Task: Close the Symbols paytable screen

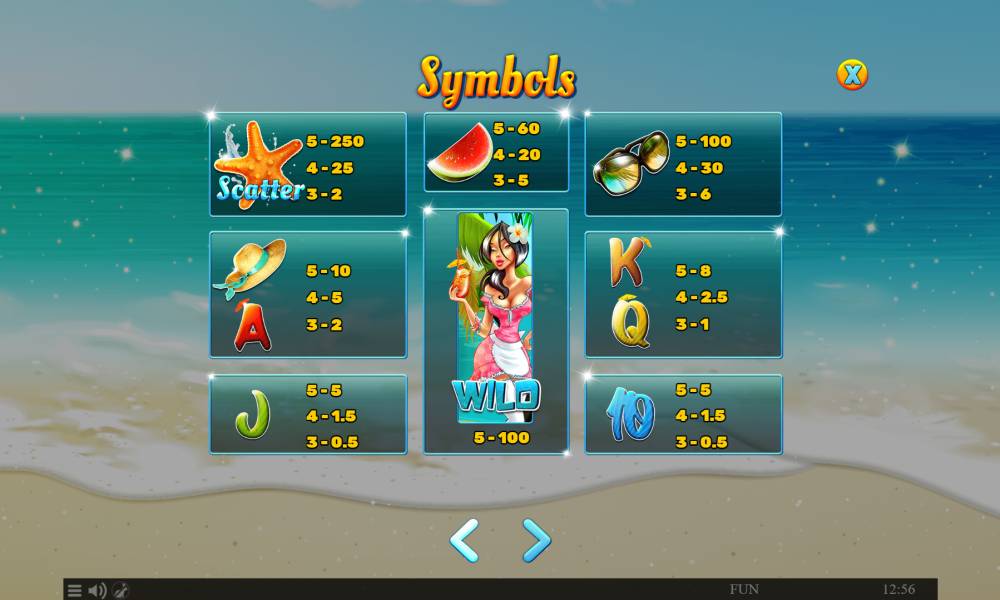Action: point(852,74)
